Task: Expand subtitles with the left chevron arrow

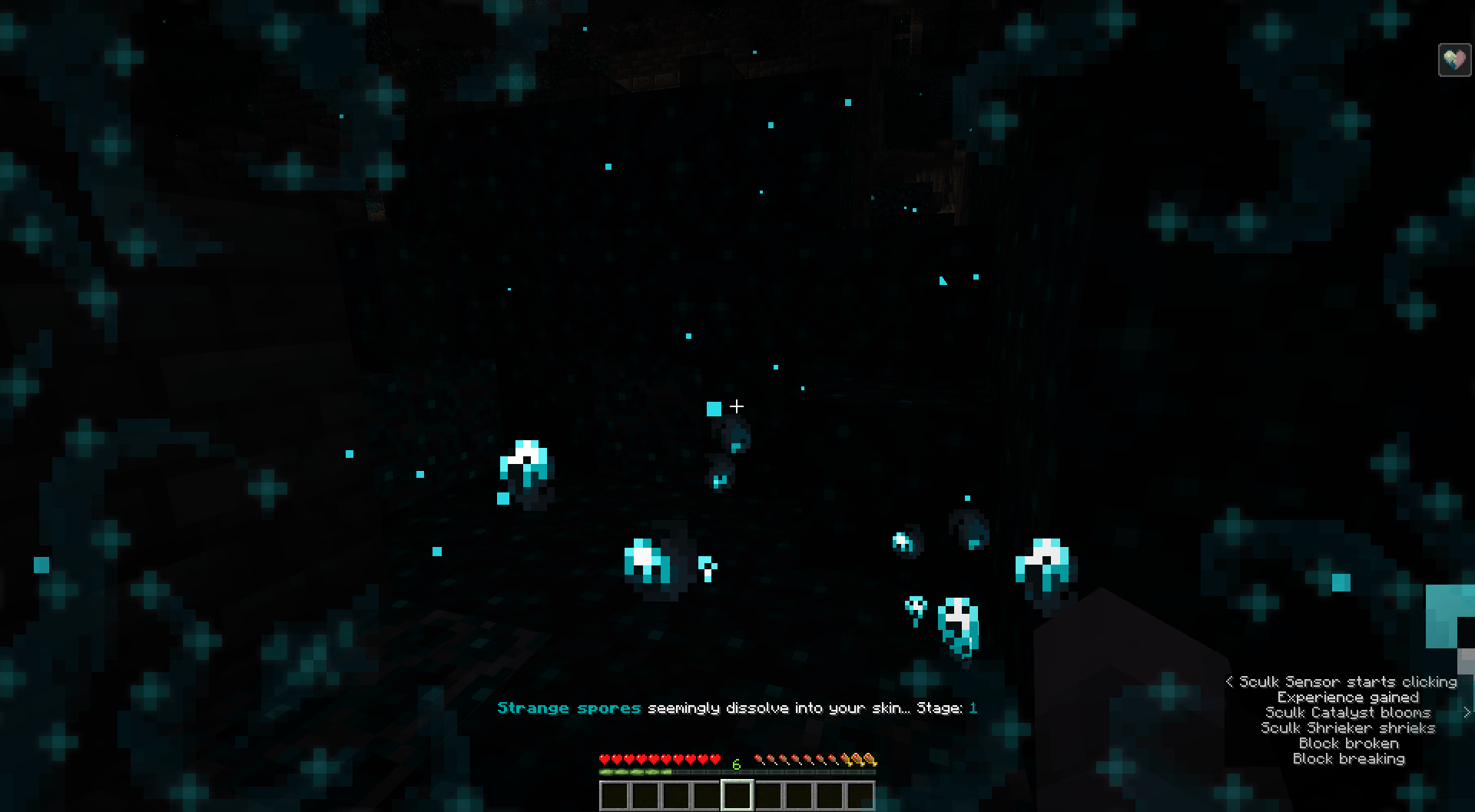Action: tap(1230, 682)
